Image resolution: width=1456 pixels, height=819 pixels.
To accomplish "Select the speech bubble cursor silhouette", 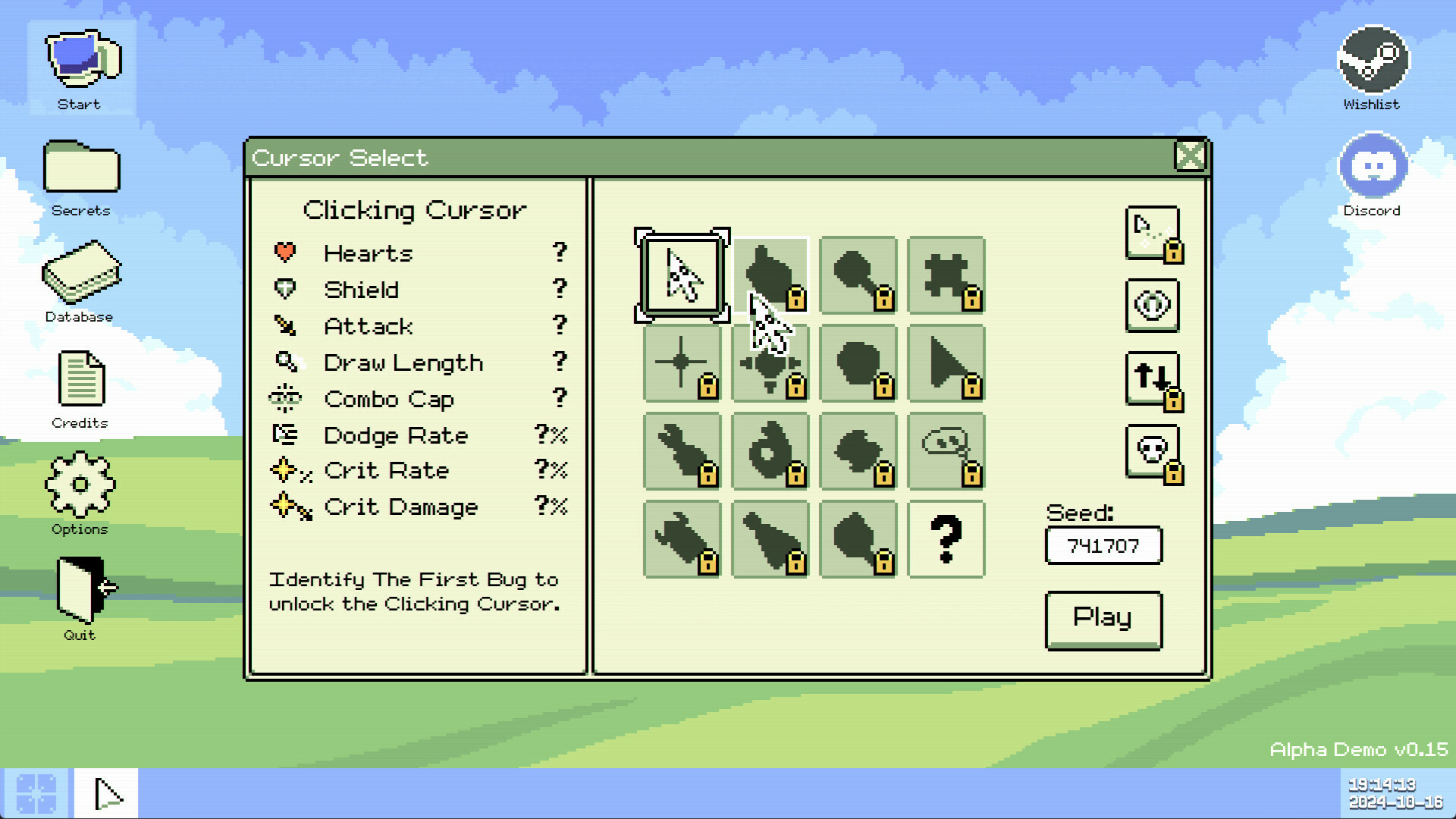I will [946, 450].
